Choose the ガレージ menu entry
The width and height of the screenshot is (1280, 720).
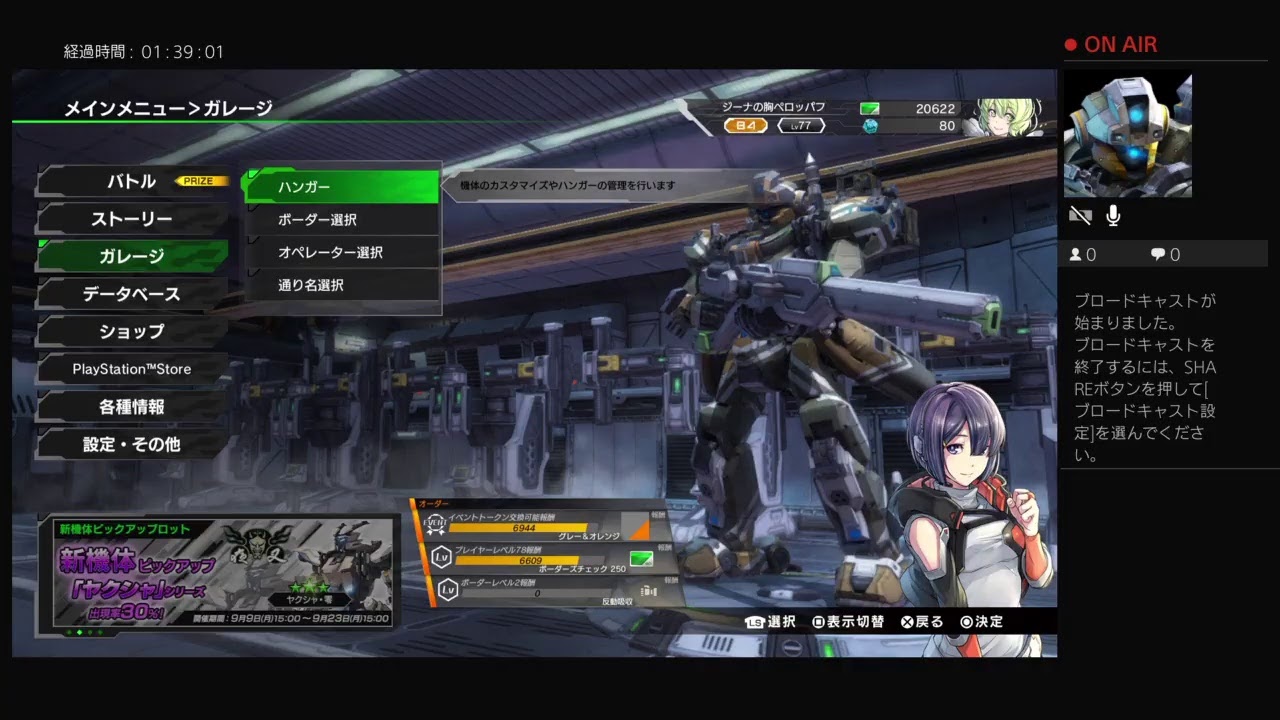[x=132, y=256]
